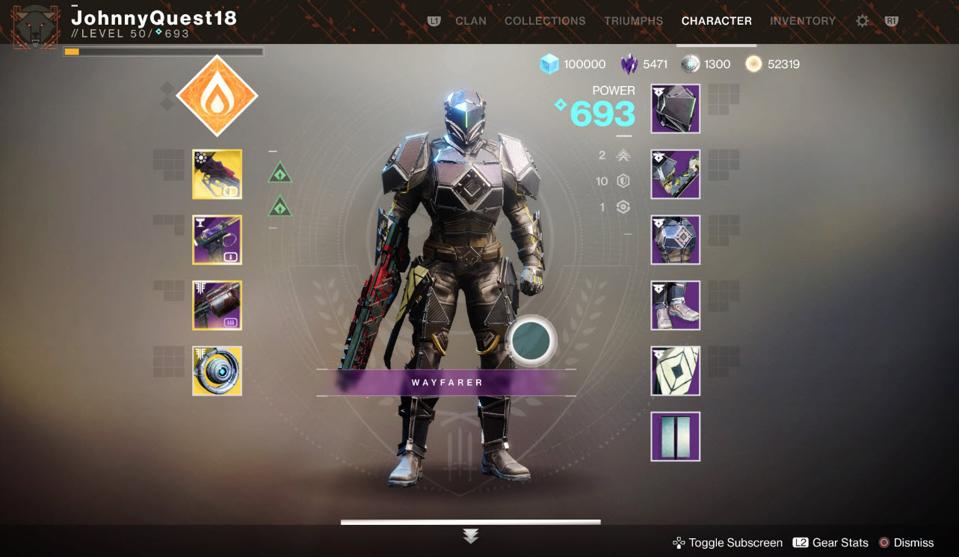This screenshot has width=959, height=557.
Task: Choose the yellow exotic kinetic weapon slot
Action: [x=217, y=175]
